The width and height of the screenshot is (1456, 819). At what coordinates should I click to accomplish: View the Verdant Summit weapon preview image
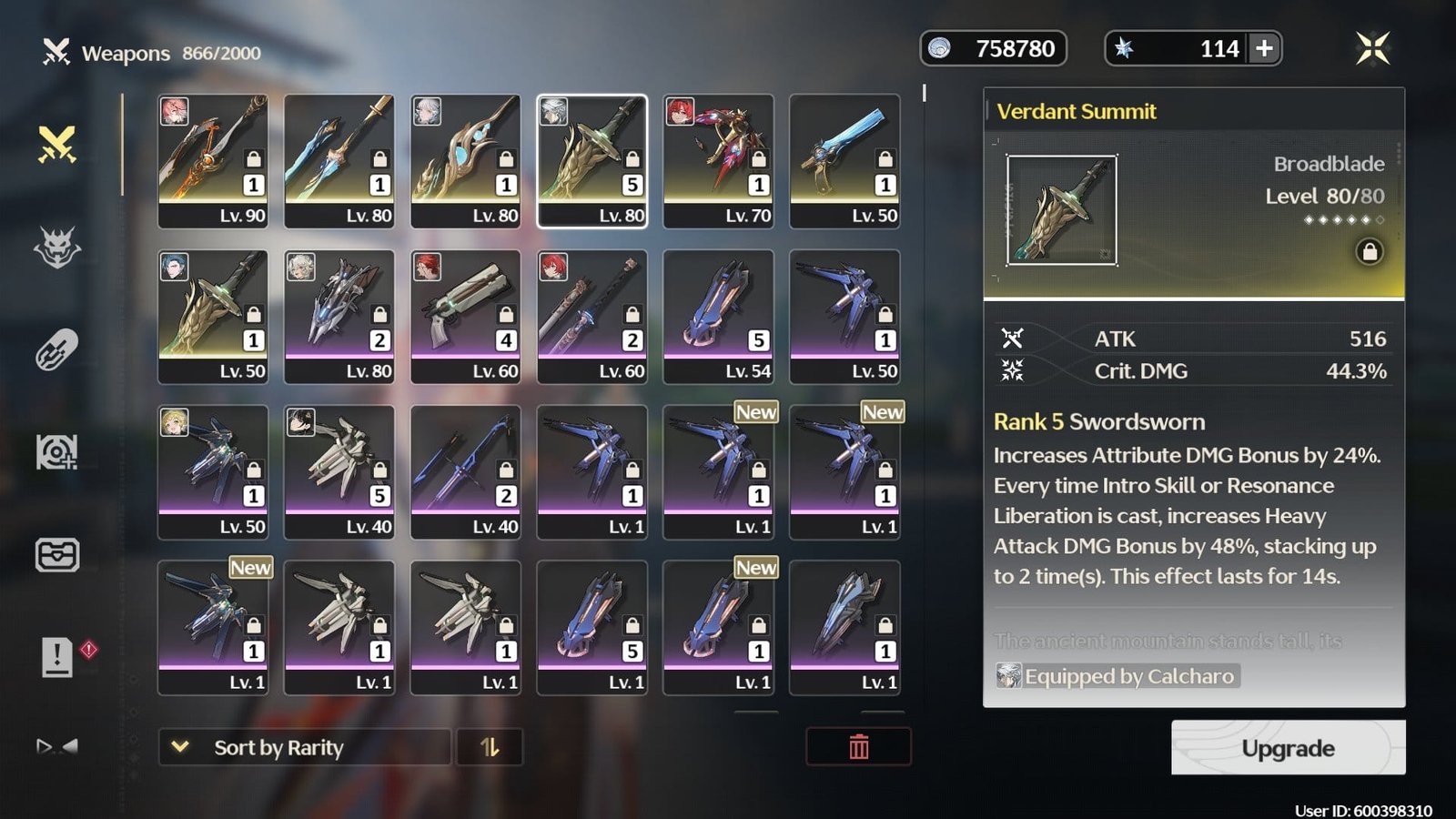click(1061, 210)
